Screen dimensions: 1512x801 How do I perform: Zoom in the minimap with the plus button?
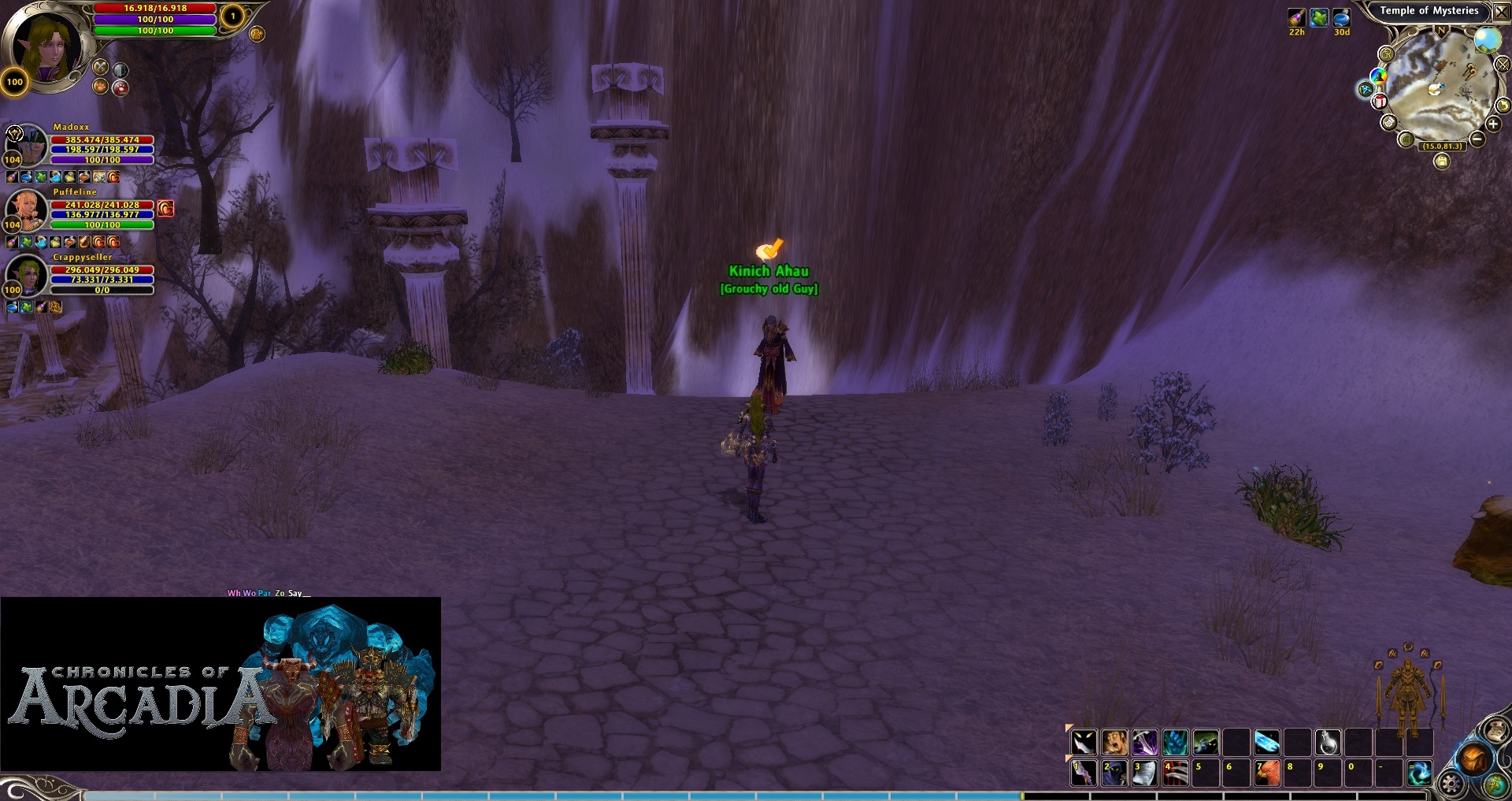1493,124
